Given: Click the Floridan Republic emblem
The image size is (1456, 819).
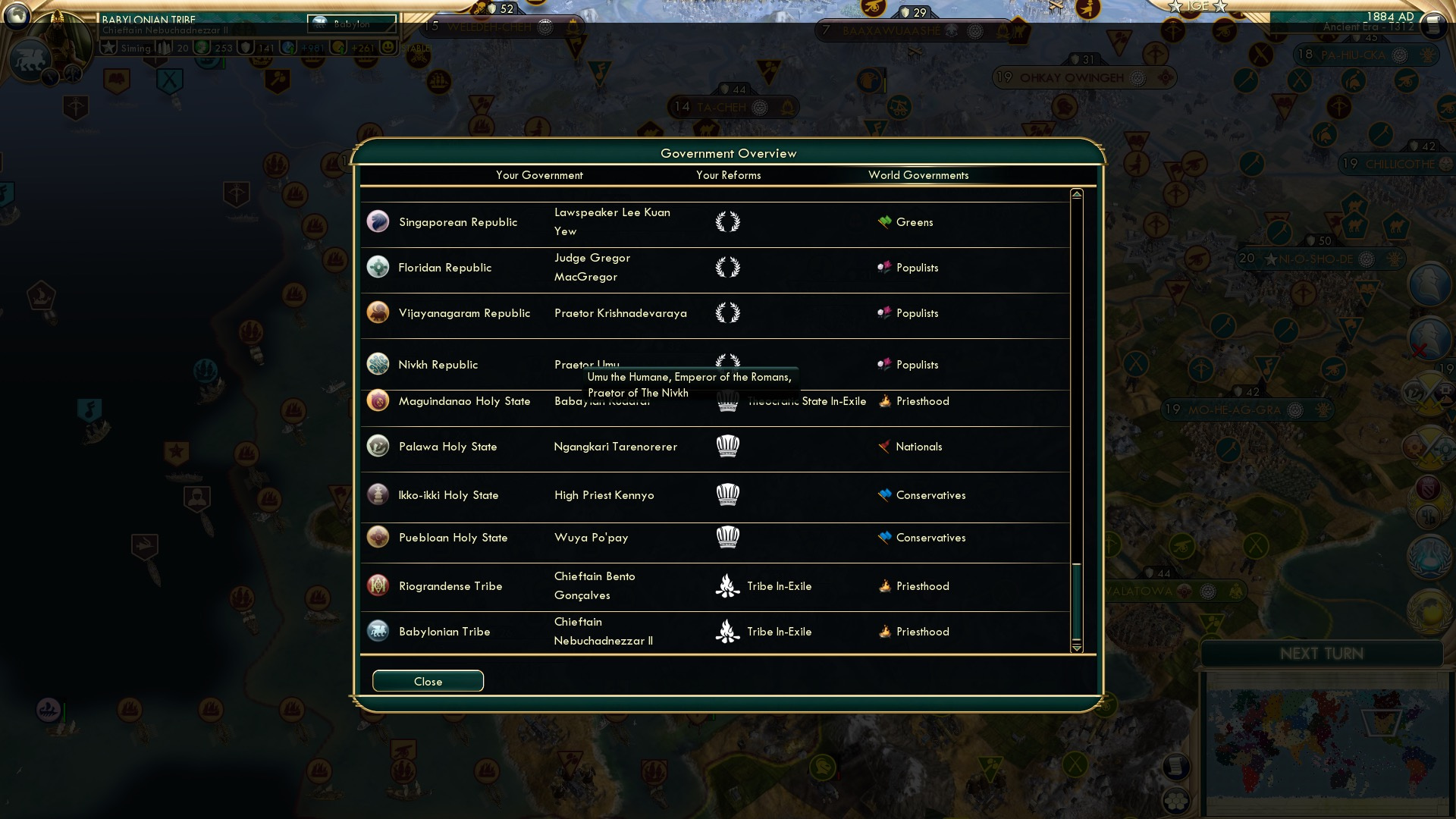Looking at the screenshot, I should point(378,267).
